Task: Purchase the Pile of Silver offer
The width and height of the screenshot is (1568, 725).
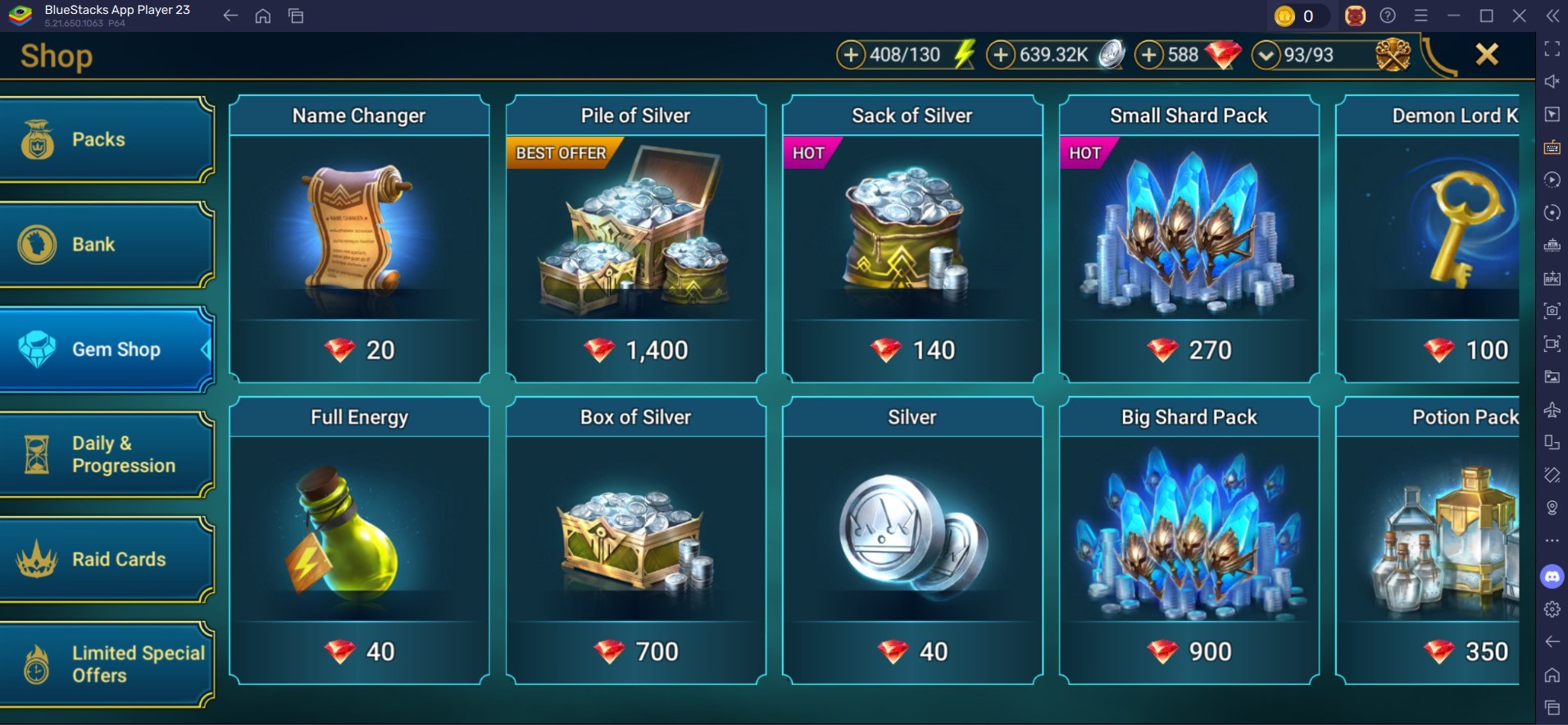Action: click(635, 238)
